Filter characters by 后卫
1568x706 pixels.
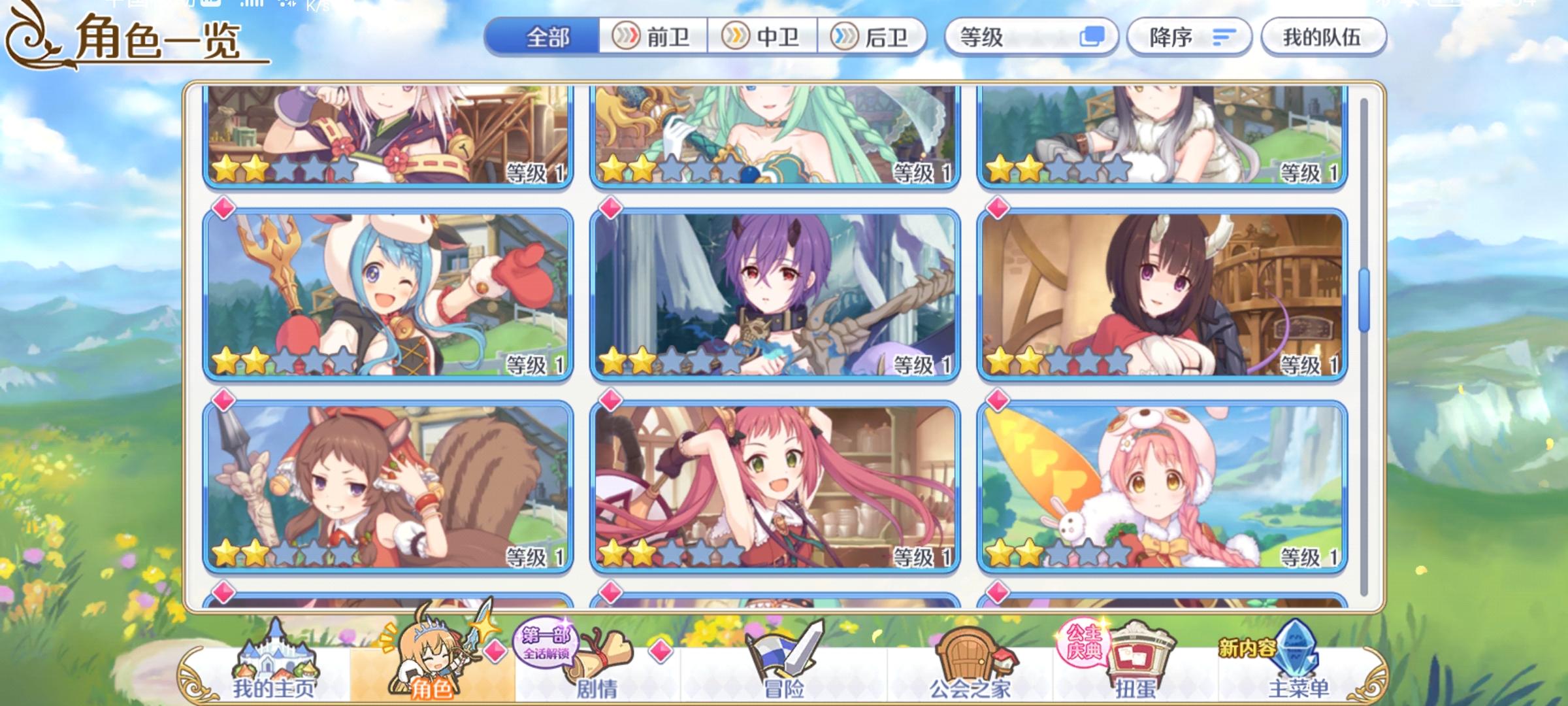click(871, 37)
